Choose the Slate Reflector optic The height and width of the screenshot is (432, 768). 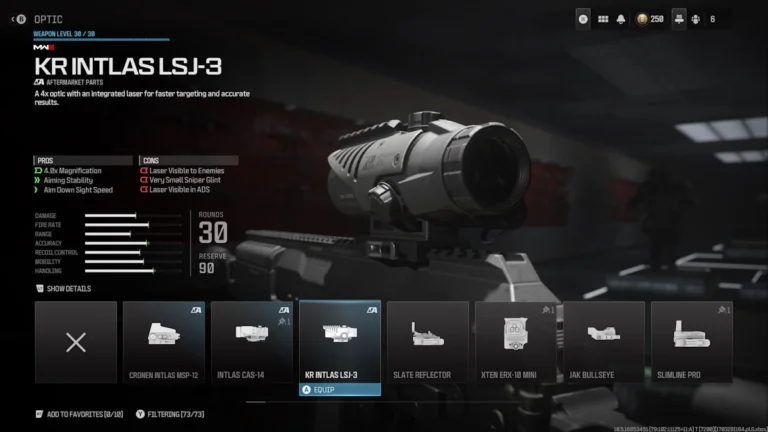[x=428, y=342]
